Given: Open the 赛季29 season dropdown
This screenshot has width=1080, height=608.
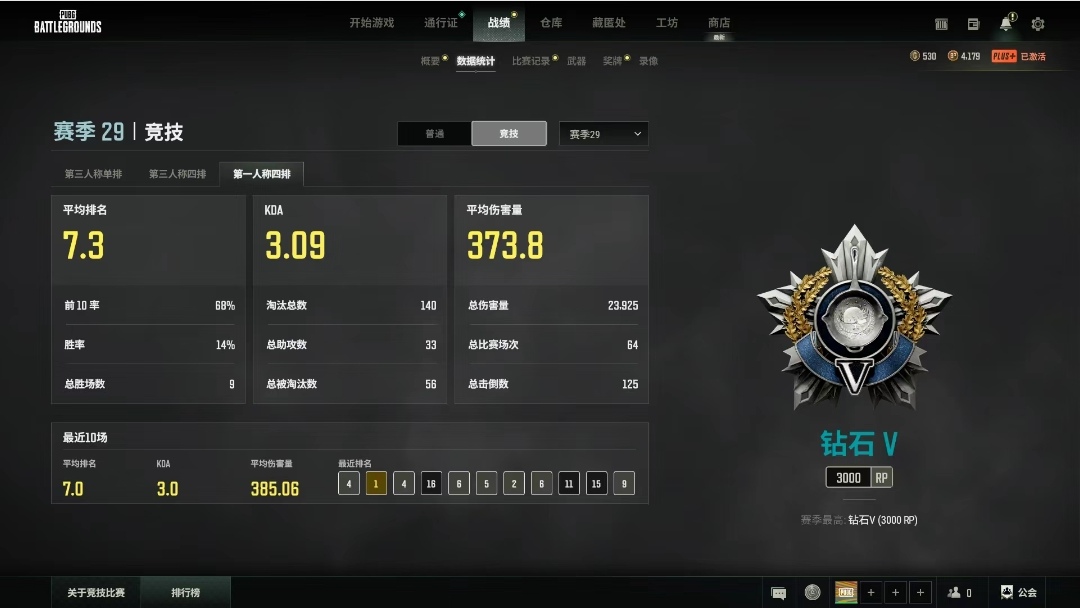Looking at the screenshot, I should pos(604,134).
